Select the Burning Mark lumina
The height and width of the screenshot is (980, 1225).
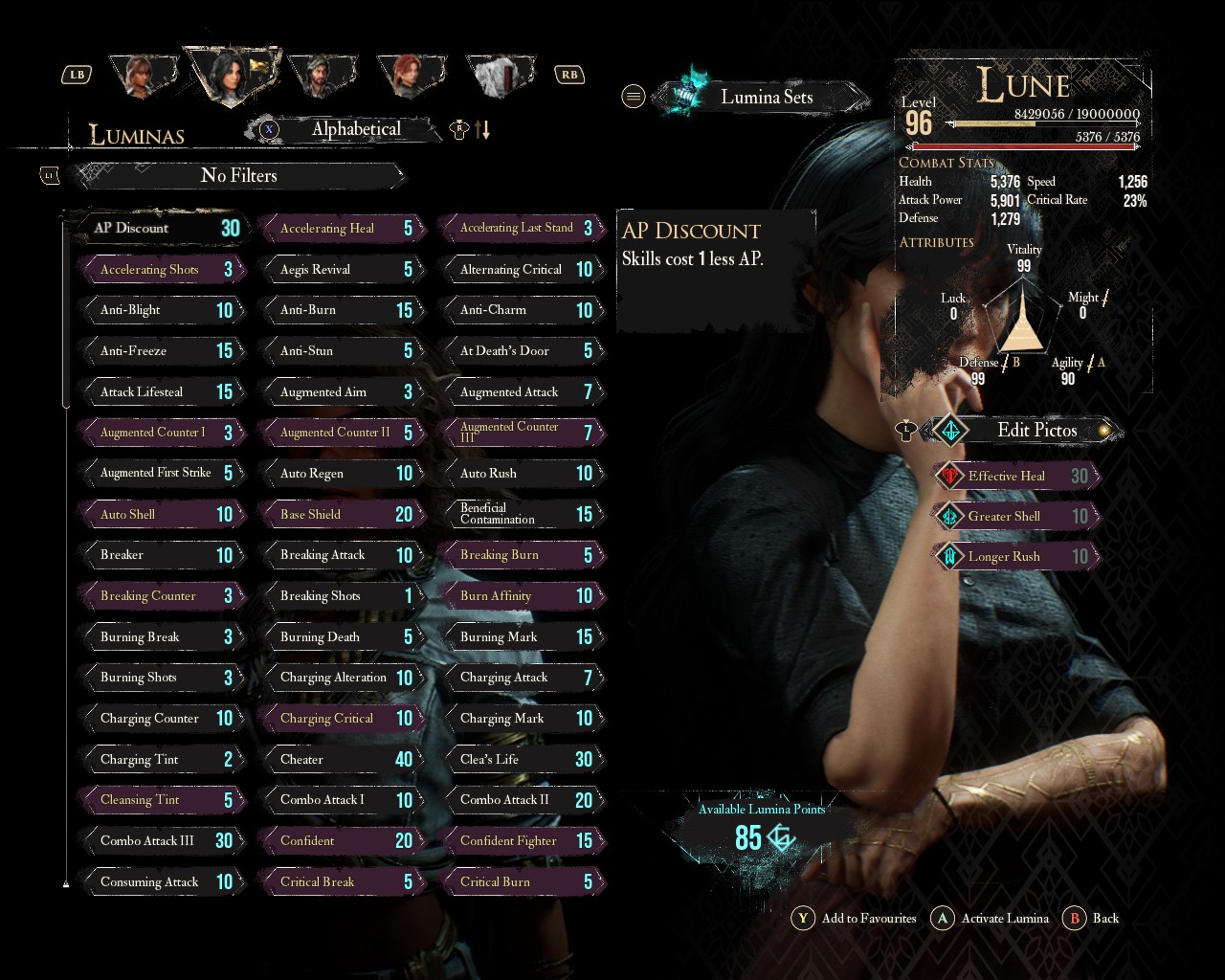(x=523, y=637)
